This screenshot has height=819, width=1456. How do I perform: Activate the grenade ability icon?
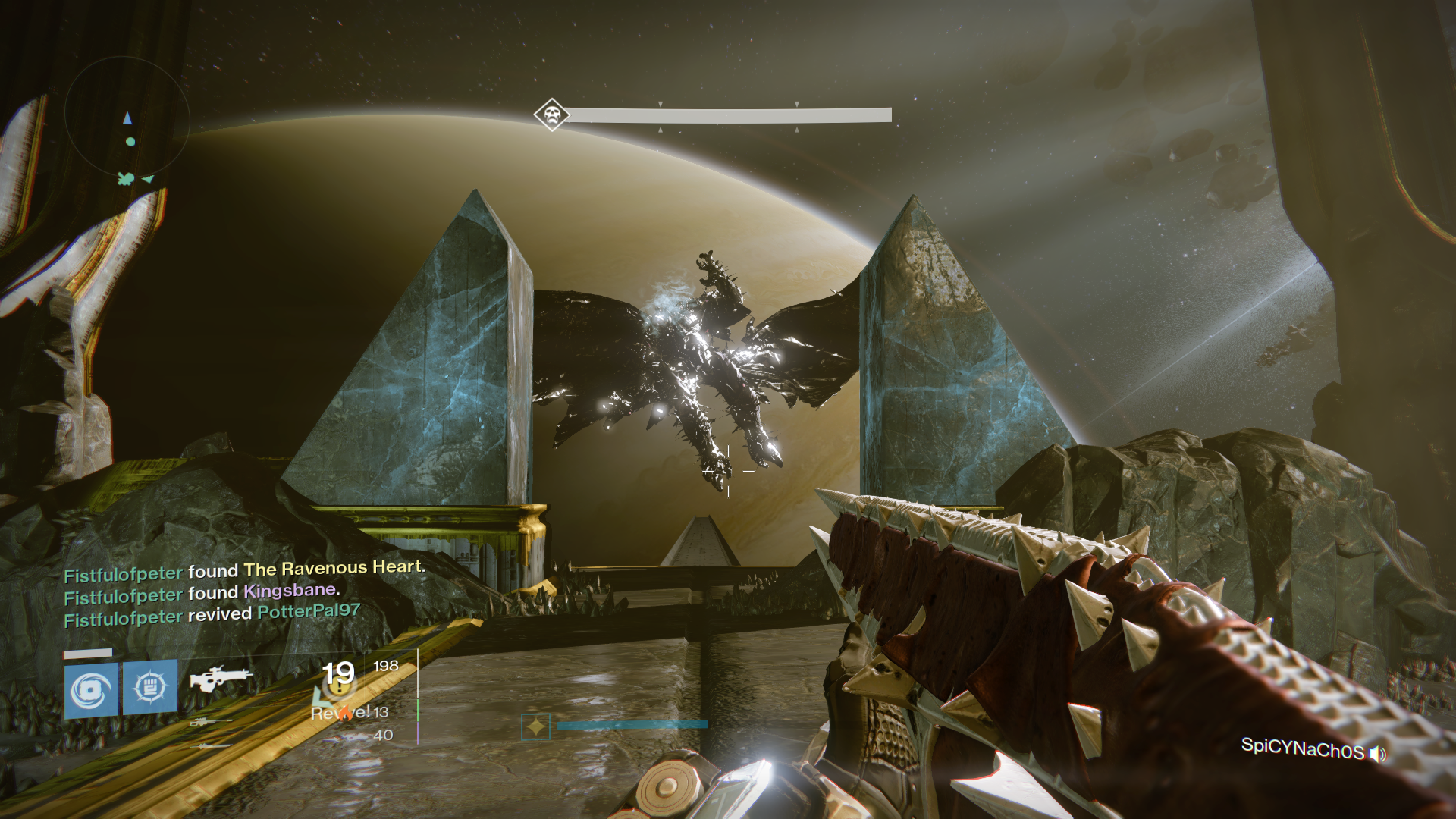point(91,691)
